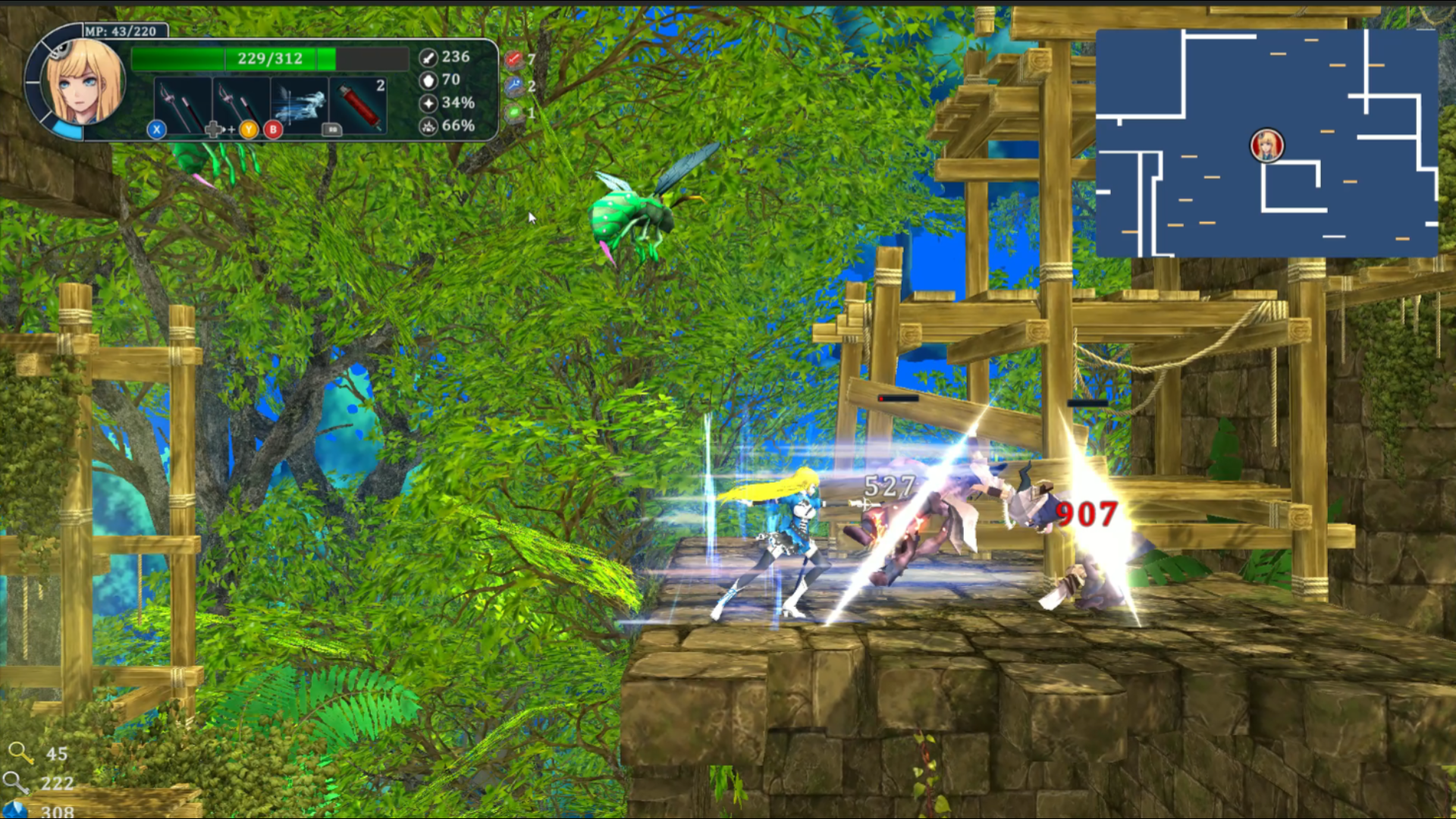Image resolution: width=1456 pixels, height=819 pixels.
Task: Select the sword attack stat icon showing 236
Action: (x=428, y=56)
